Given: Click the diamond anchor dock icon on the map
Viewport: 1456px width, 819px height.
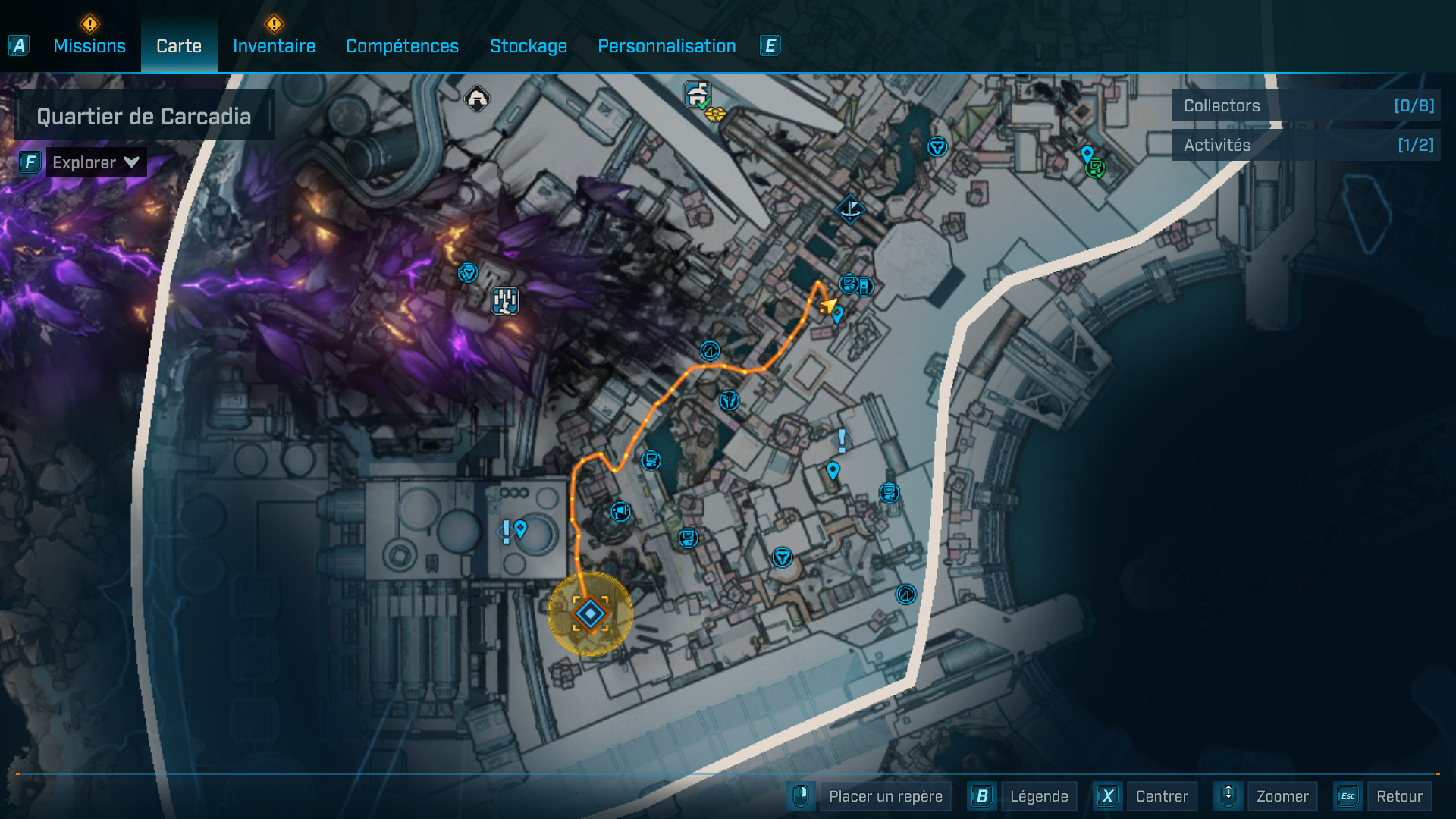Looking at the screenshot, I should click(851, 208).
